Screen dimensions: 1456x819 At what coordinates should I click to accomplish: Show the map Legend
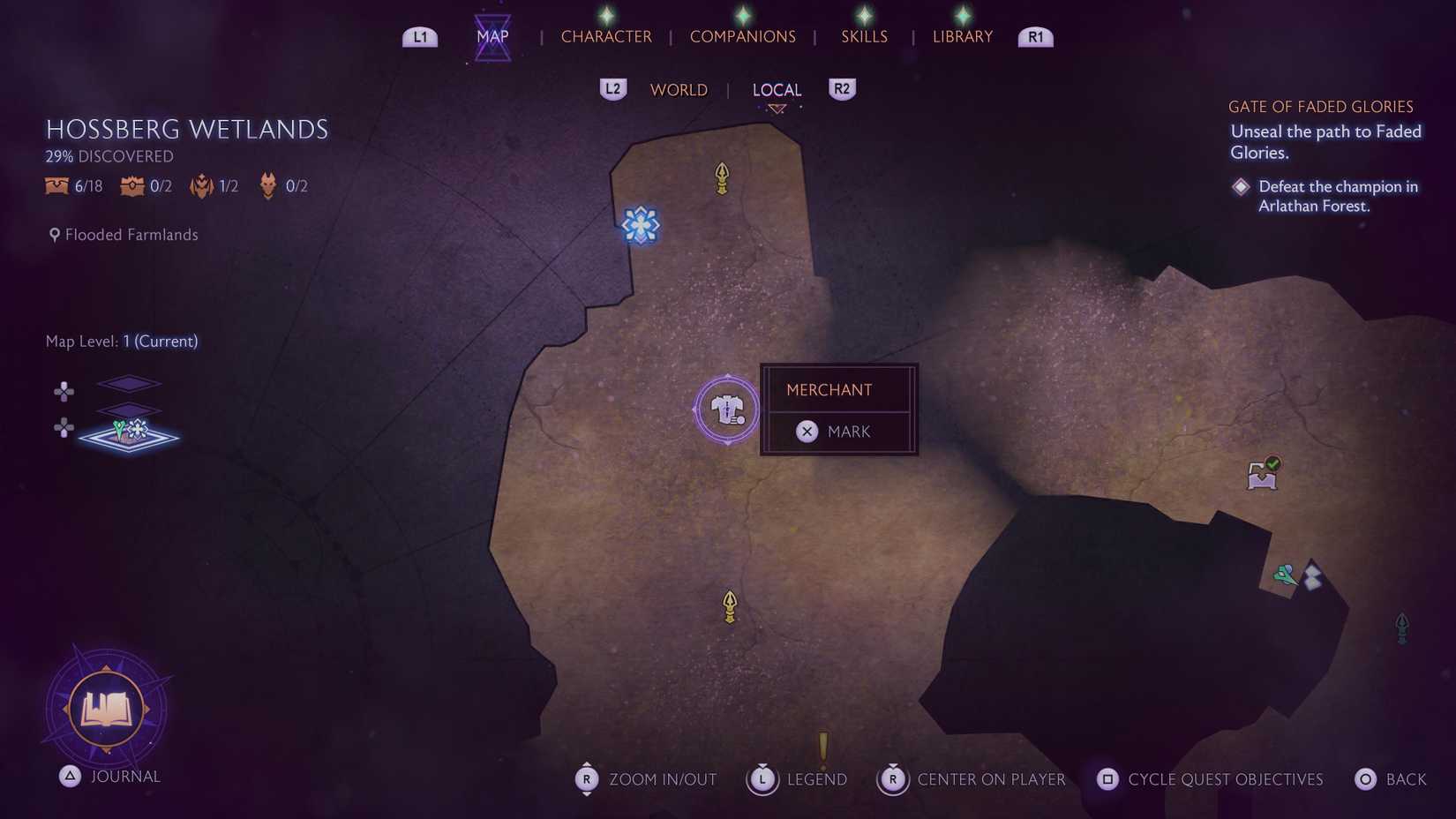pyautogui.click(x=798, y=779)
